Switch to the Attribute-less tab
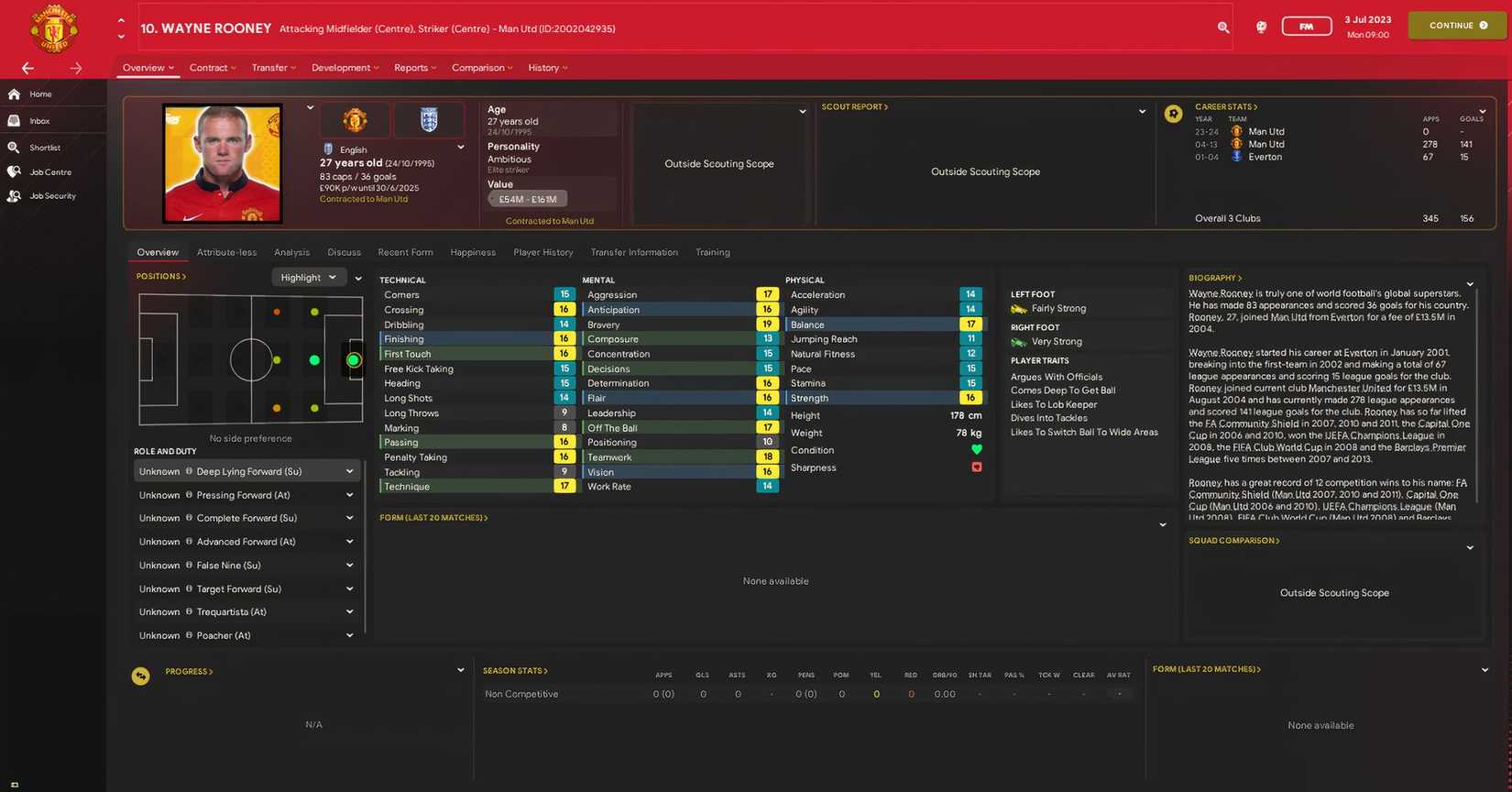The image size is (1512, 792). (x=226, y=252)
